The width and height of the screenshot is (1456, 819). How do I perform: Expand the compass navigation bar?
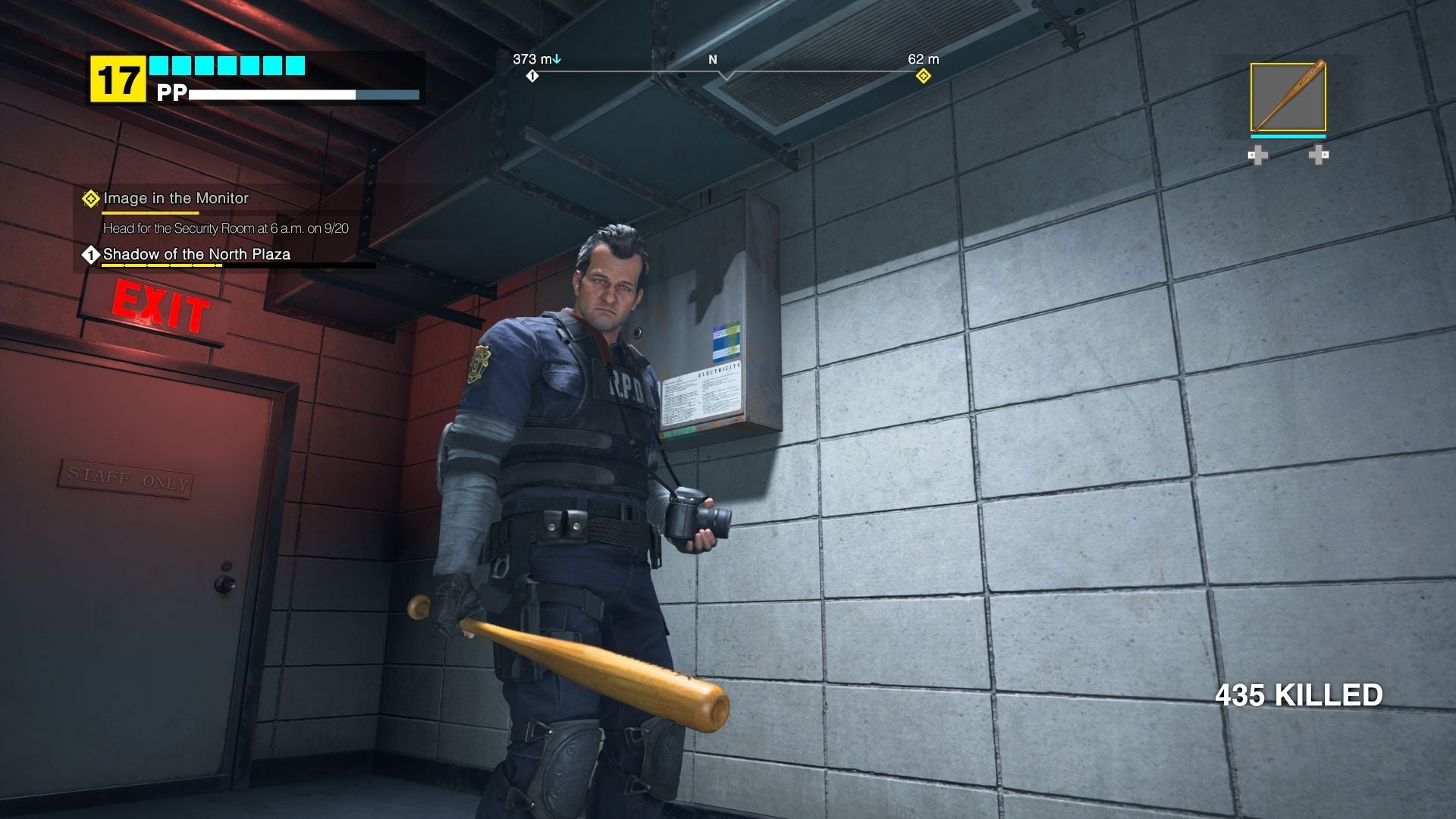tap(728, 72)
